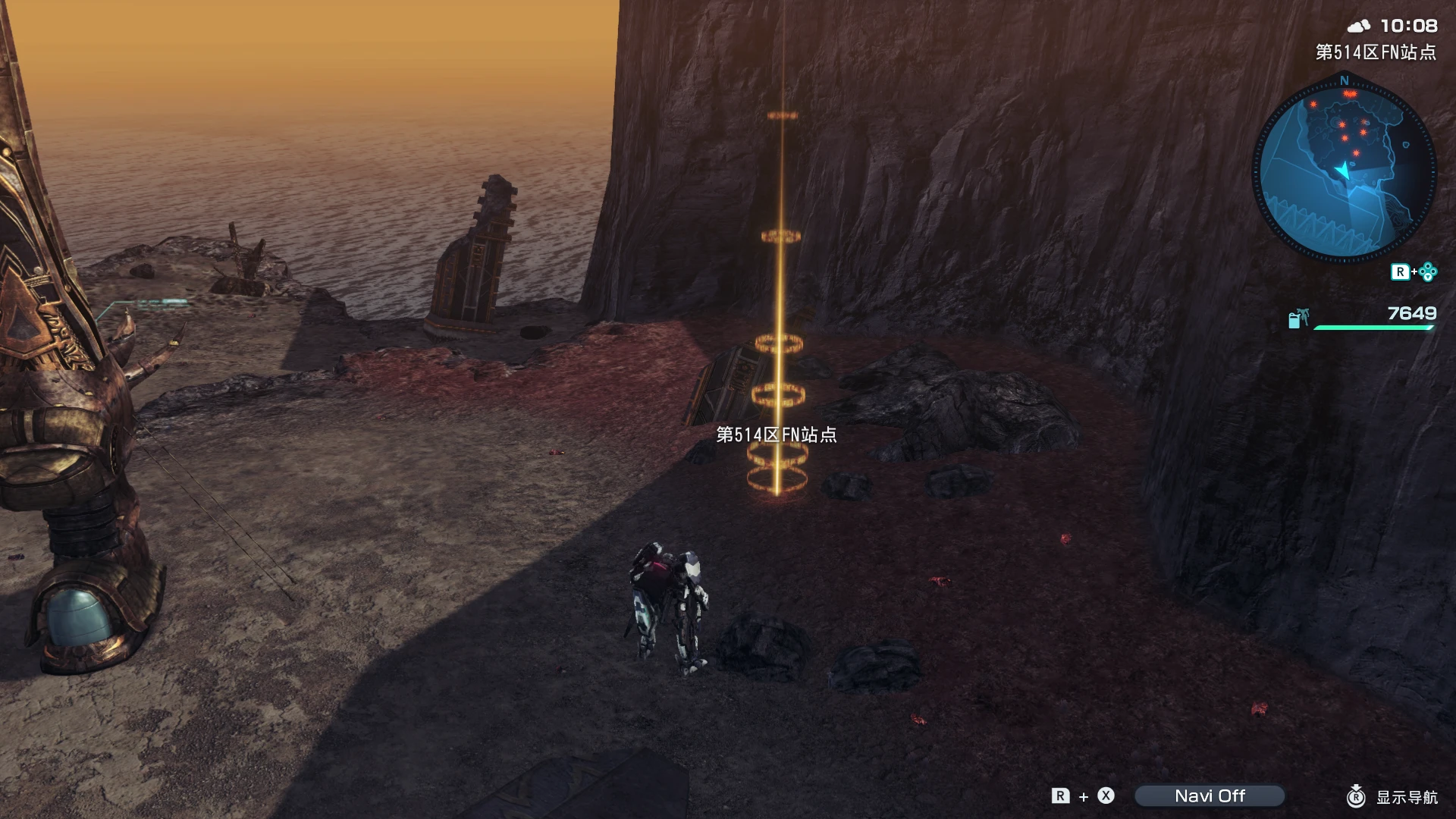Click the R button icon below the minimap

pos(1402,271)
